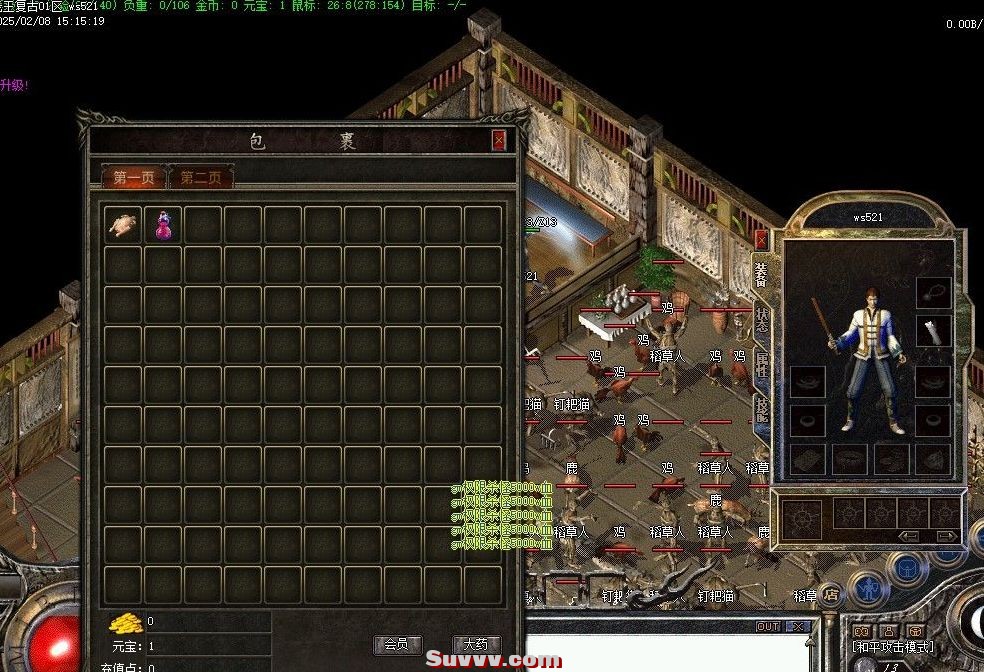Toggle the 和平攻击模式 attack mode label
The height and width of the screenshot is (672, 984).
[x=893, y=647]
